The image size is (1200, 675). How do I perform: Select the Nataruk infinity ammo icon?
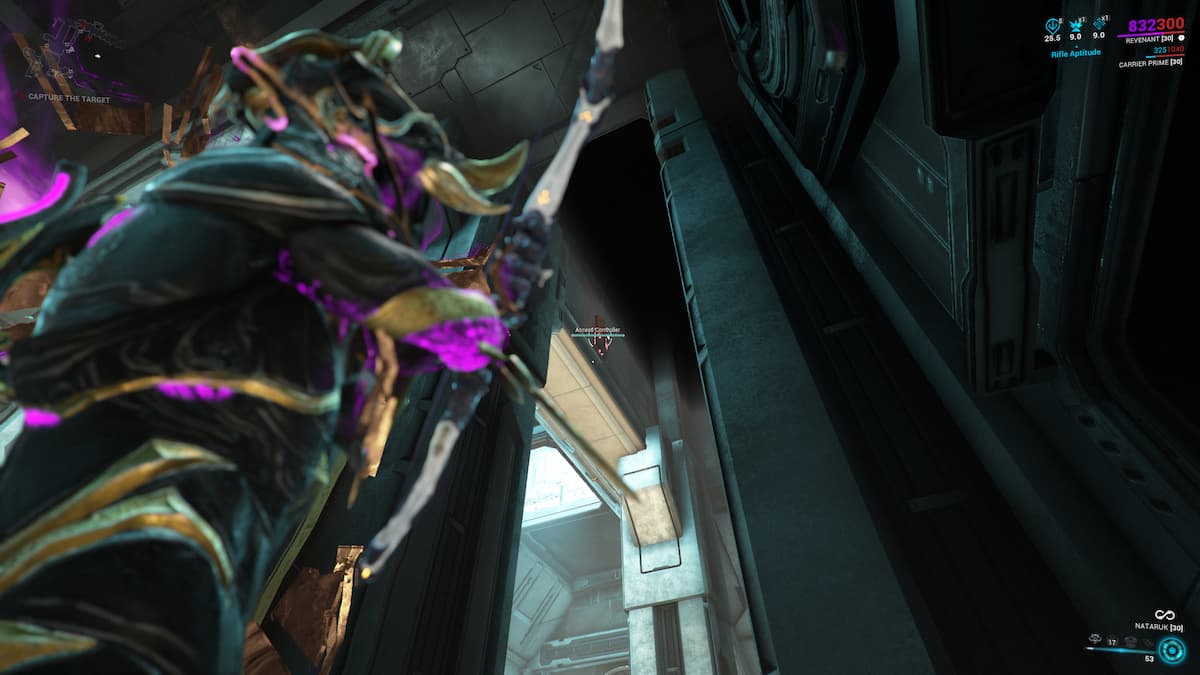[x=1163, y=615]
